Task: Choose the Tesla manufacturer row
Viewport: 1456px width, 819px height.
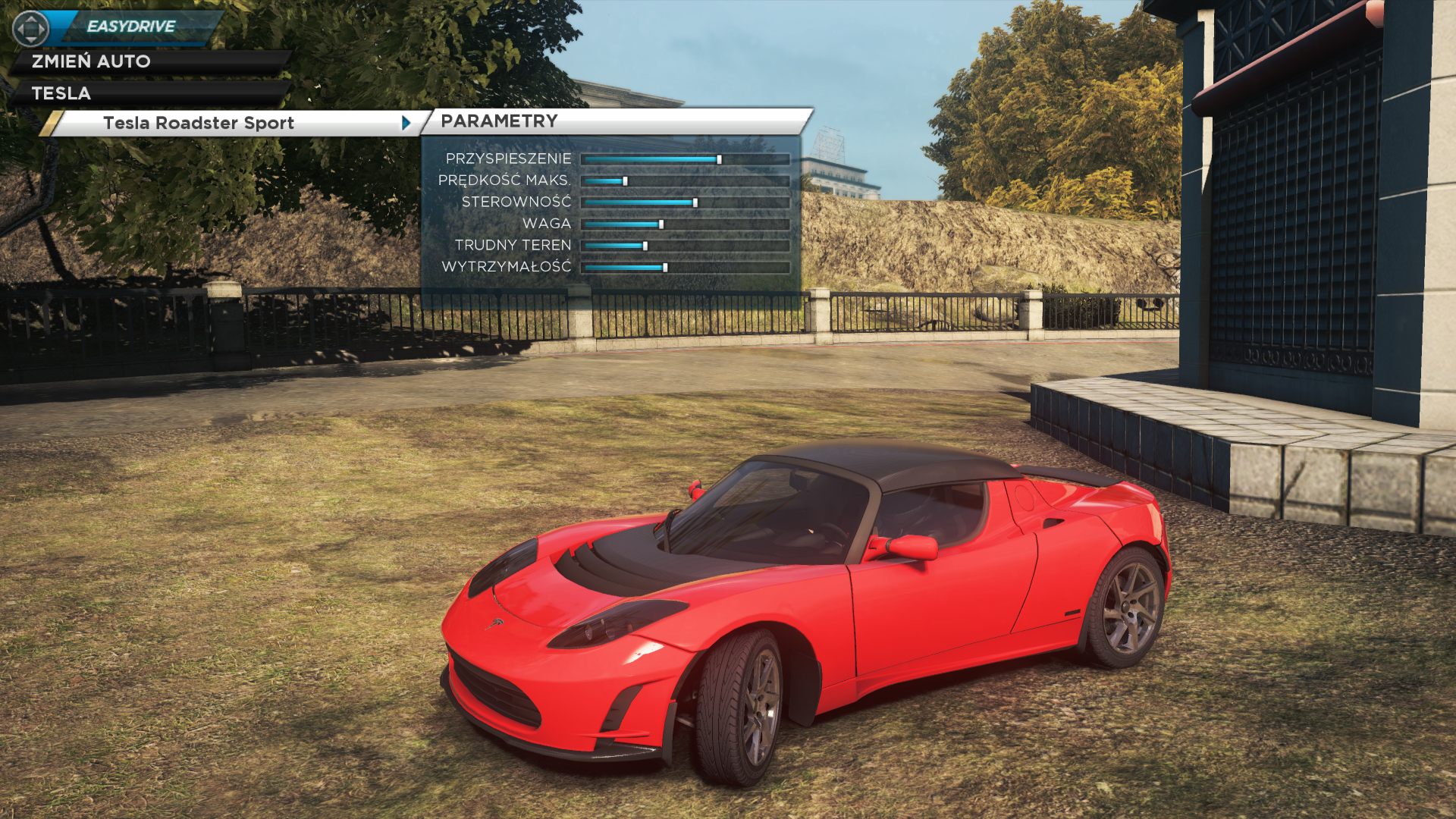Action: click(61, 93)
